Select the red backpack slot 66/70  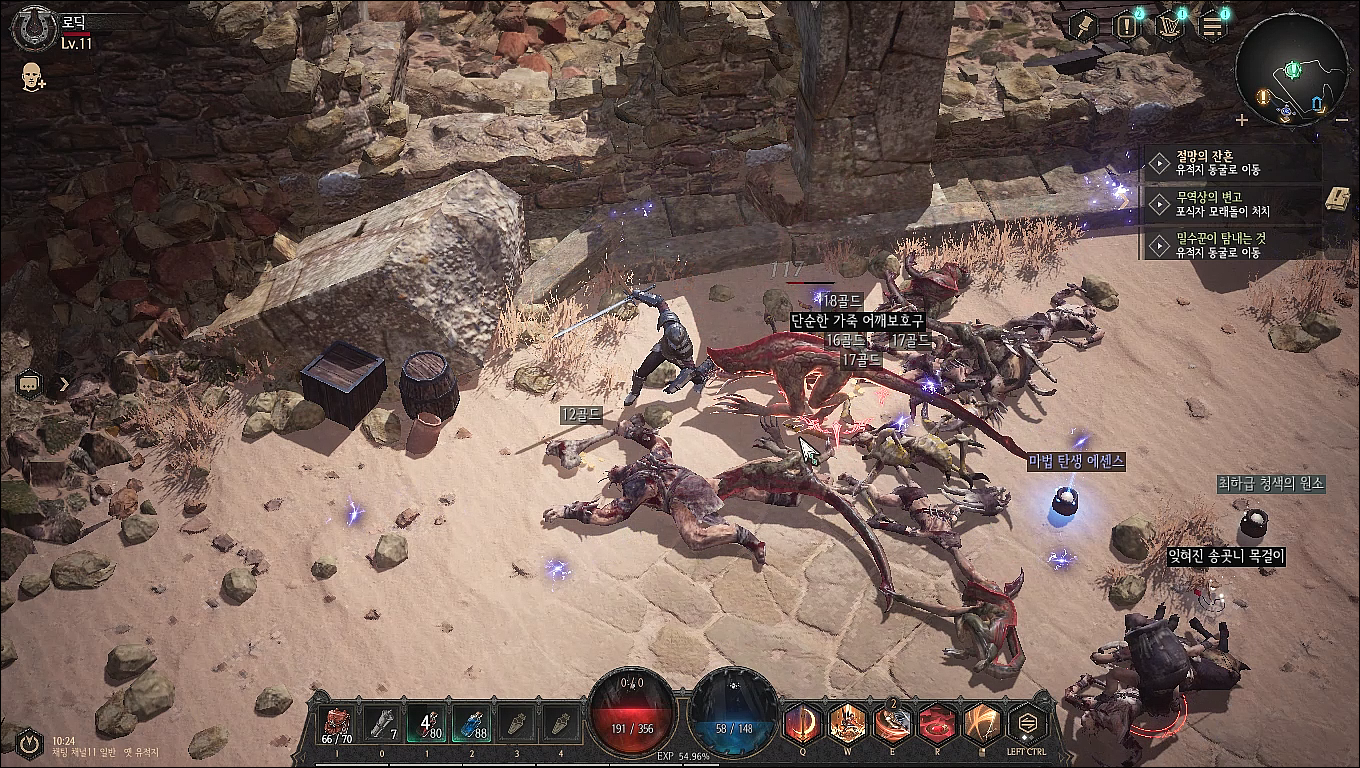pyautogui.click(x=336, y=723)
